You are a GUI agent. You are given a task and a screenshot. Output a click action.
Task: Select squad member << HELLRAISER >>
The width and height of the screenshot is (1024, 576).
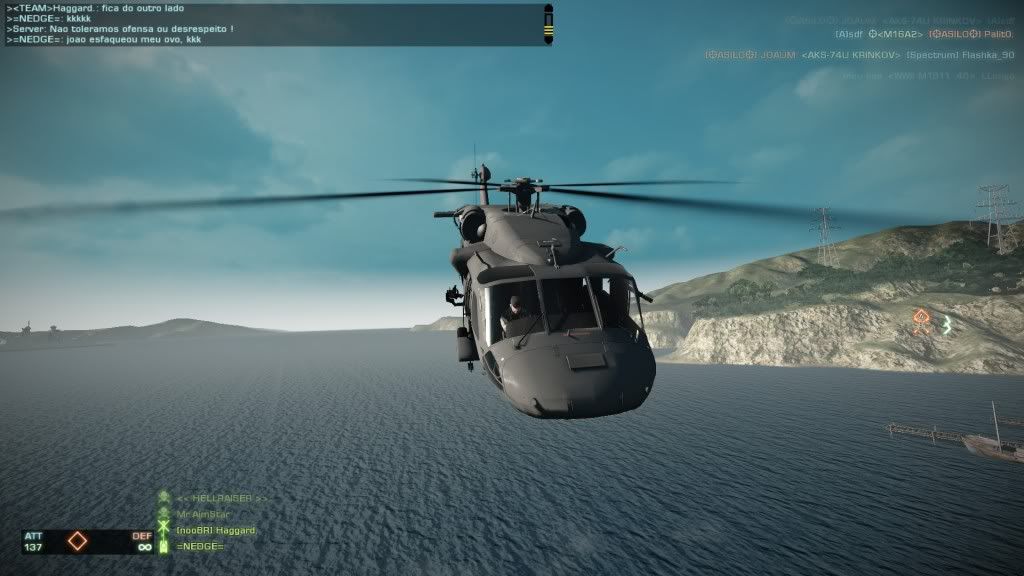[221, 498]
